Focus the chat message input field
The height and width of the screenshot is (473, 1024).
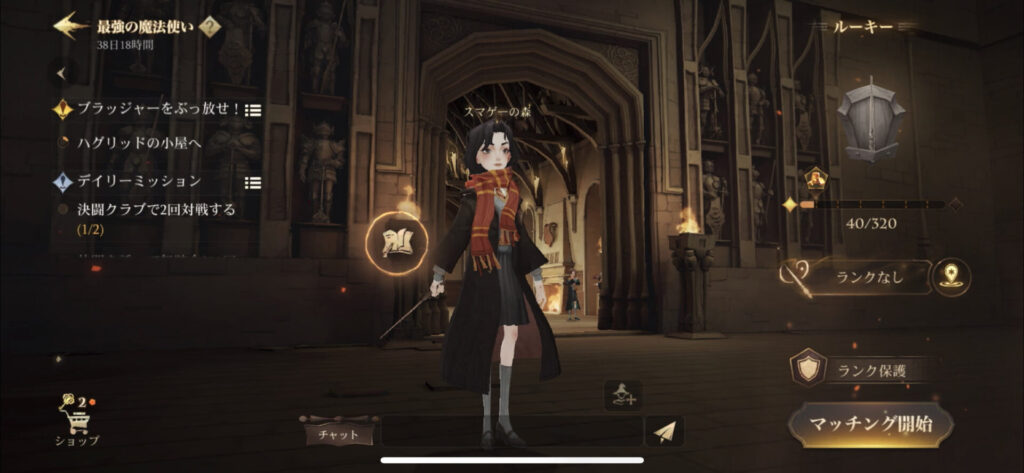pos(510,432)
